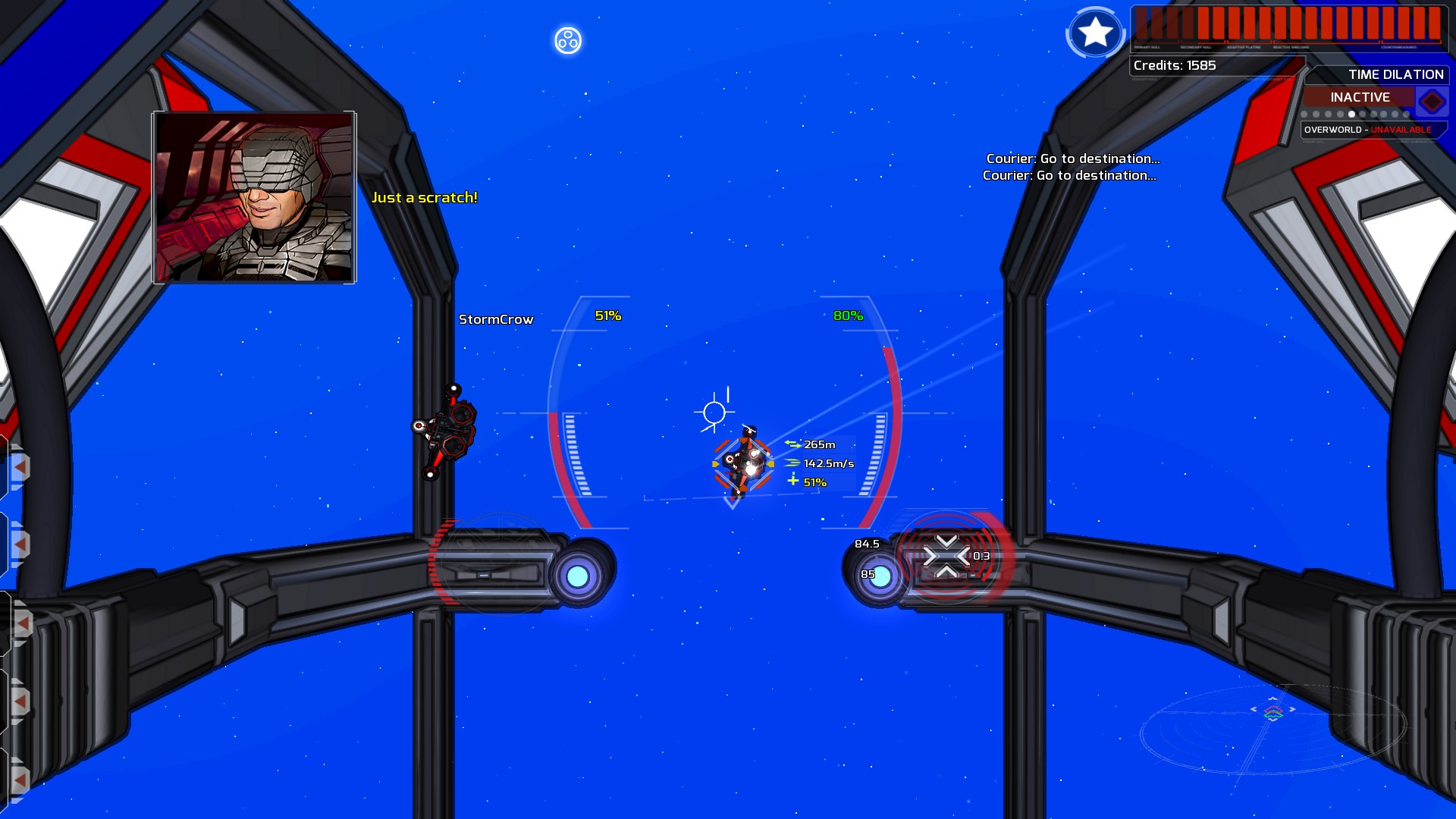Expand the topmost left-edge HUD panel arrow
Image resolution: width=1456 pixels, height=819 pixels.
point(20,467)
